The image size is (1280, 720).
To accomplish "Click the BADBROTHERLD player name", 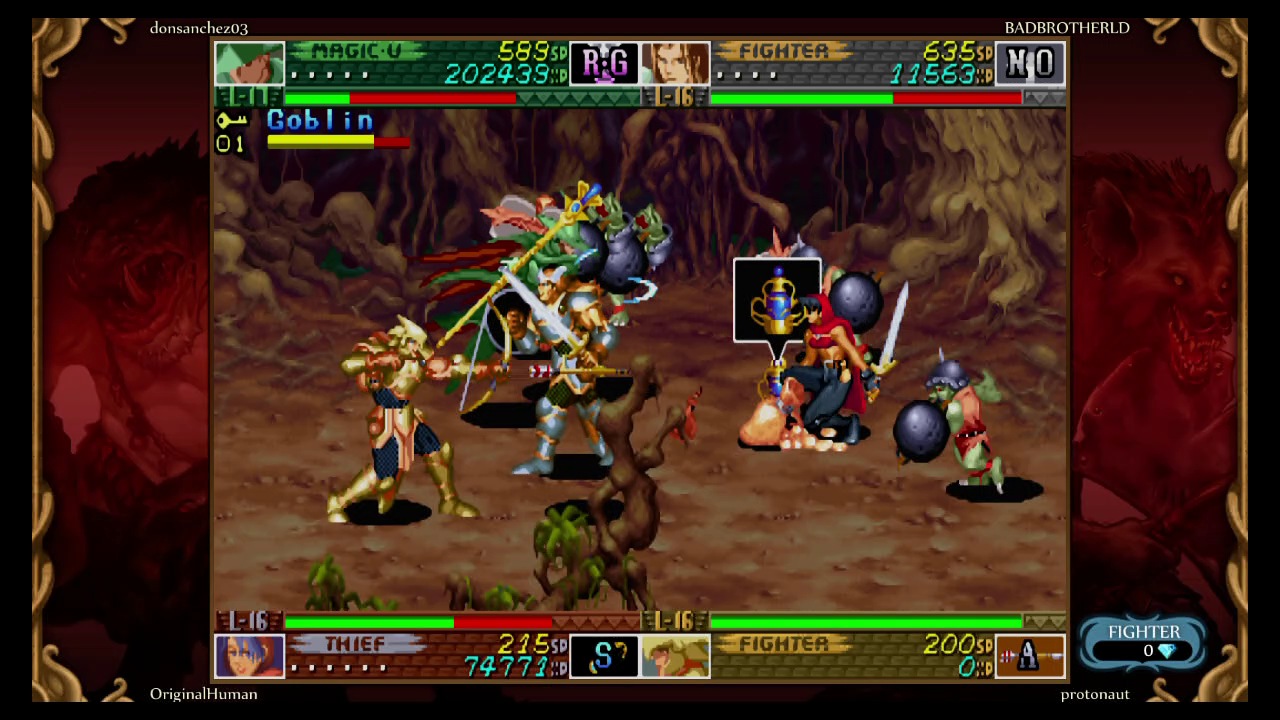I will click(1067, 27).
